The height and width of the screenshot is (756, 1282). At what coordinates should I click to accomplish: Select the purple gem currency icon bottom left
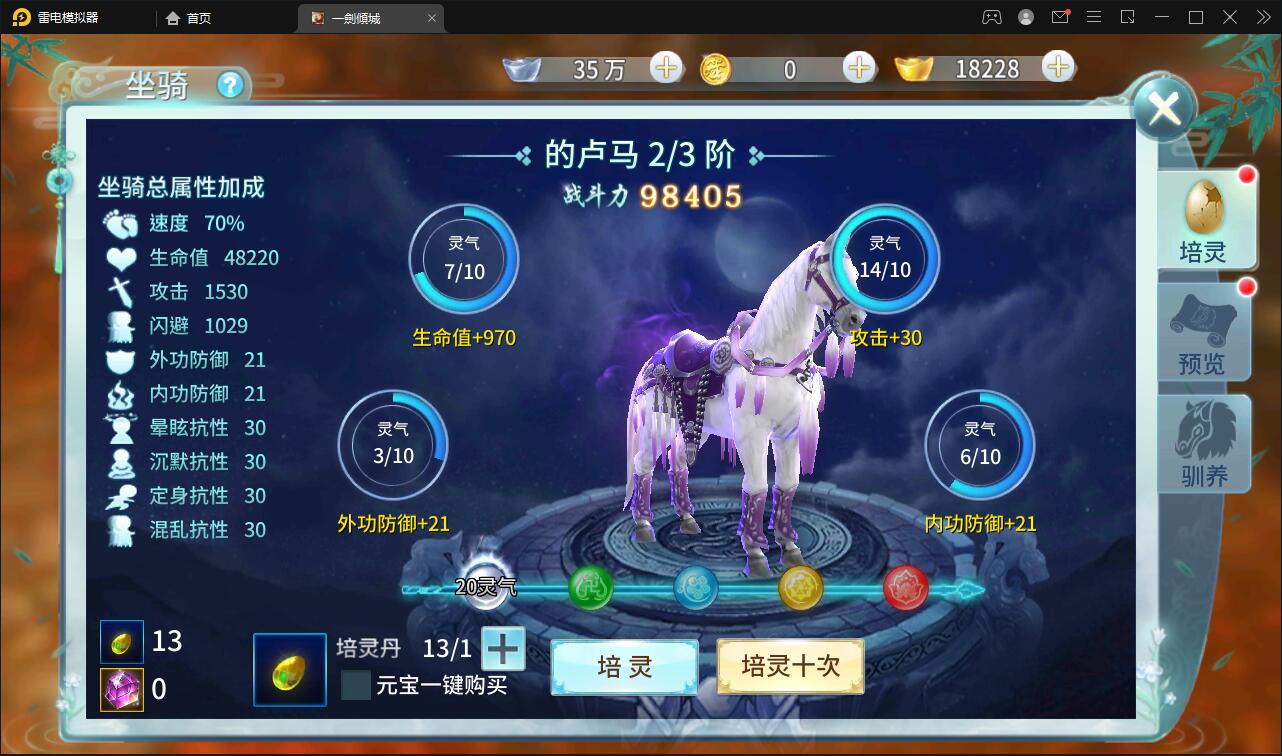pos(120,689)
